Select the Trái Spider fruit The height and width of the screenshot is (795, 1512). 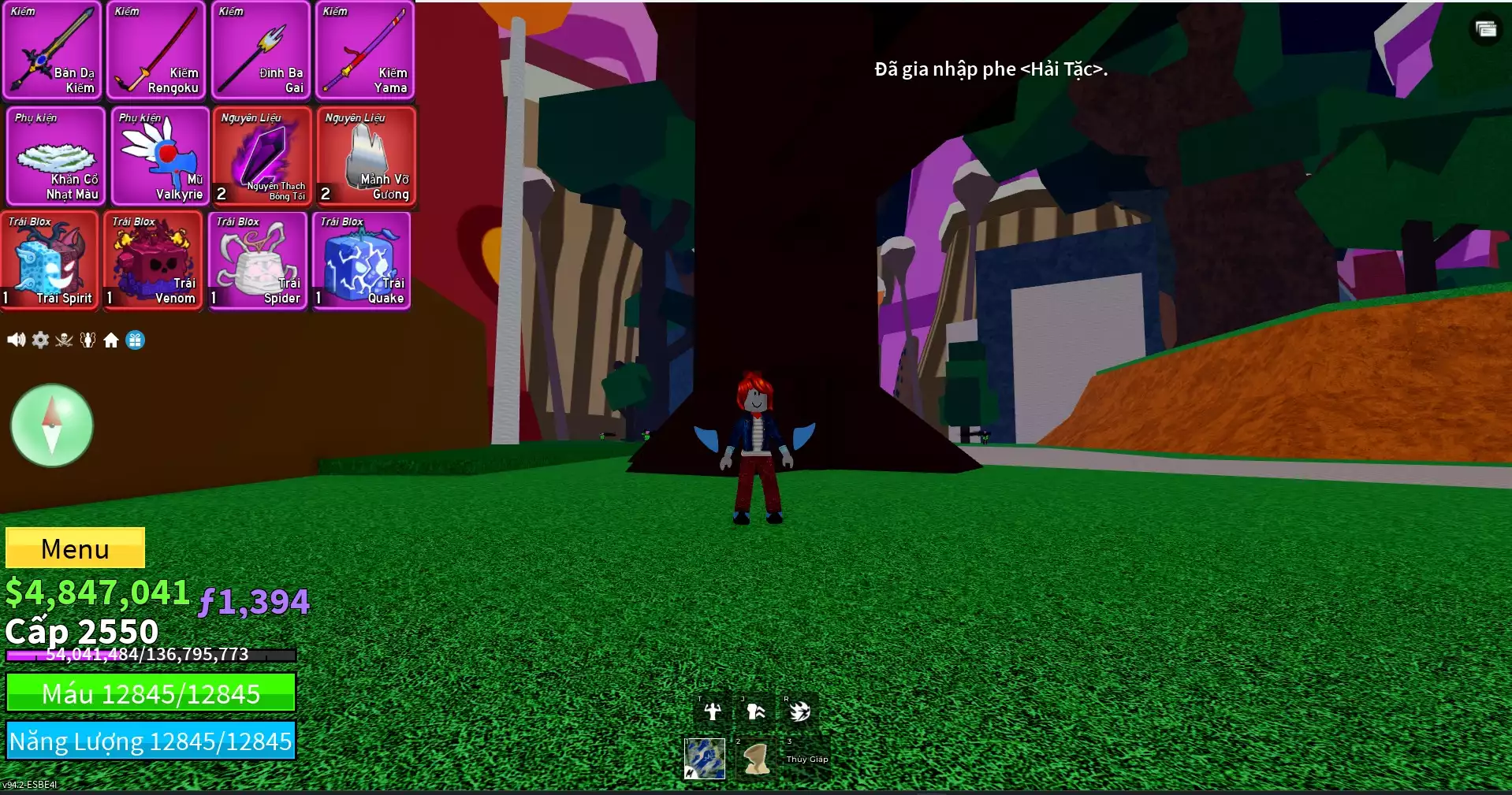(x=257, y=261)
